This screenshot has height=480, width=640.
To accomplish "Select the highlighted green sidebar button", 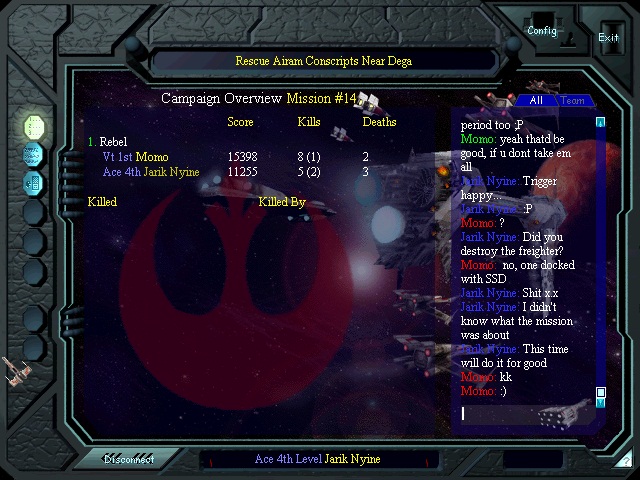I will pyautogui.click(x=35, y=126).
